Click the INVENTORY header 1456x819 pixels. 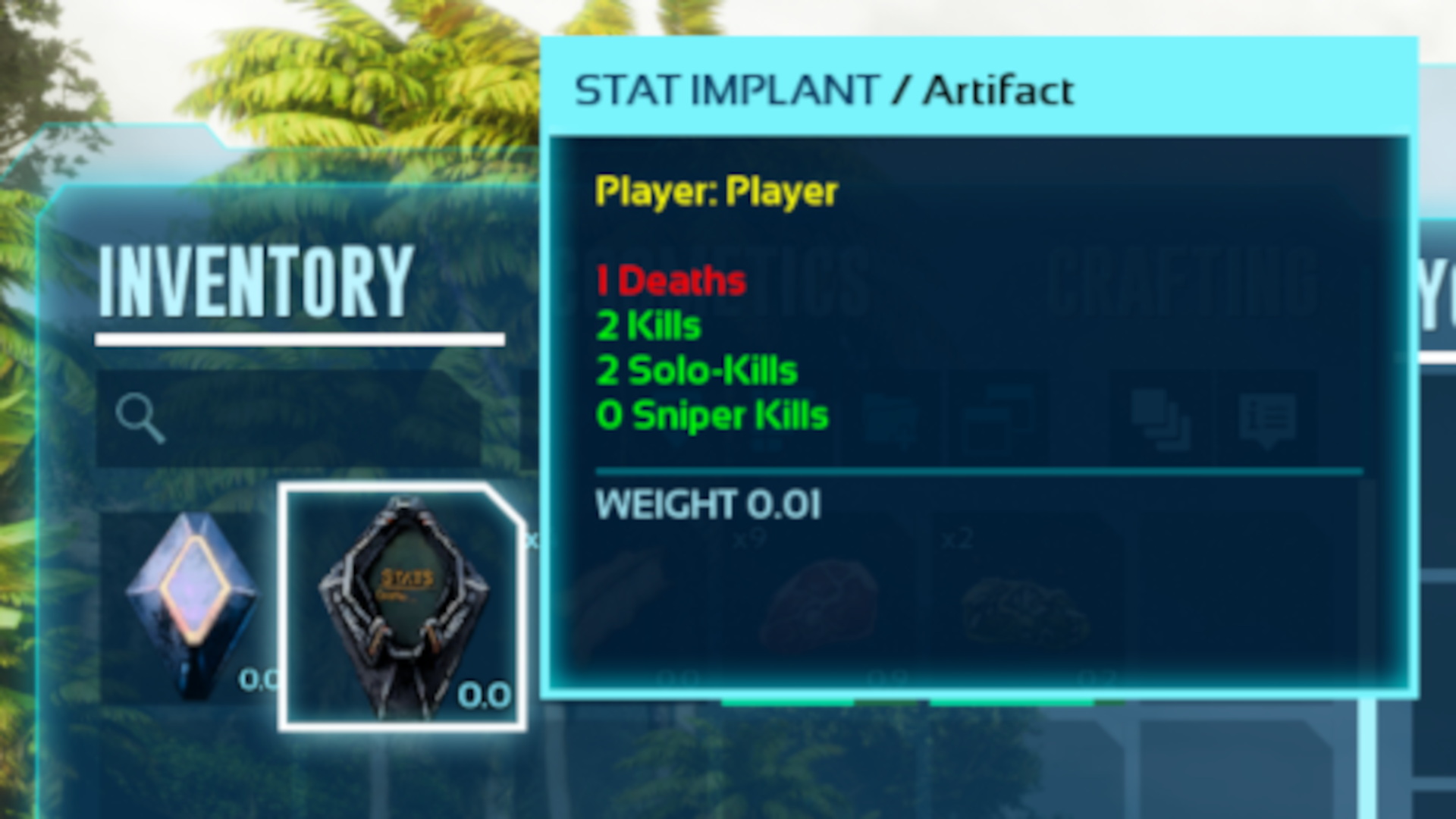tap(258, 281)
